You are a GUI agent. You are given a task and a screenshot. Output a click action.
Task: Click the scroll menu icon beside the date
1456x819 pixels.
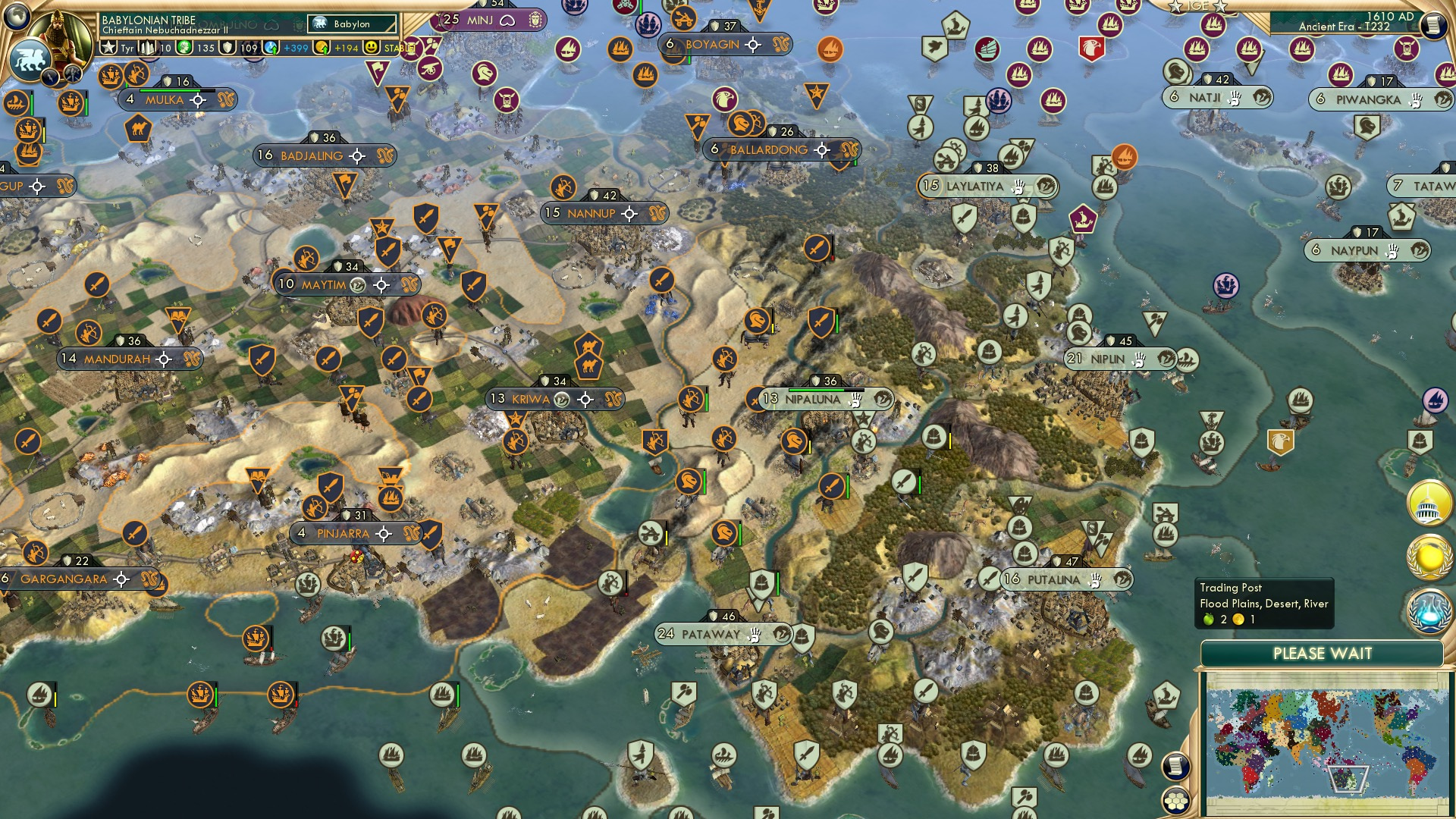coord(1433,25)
